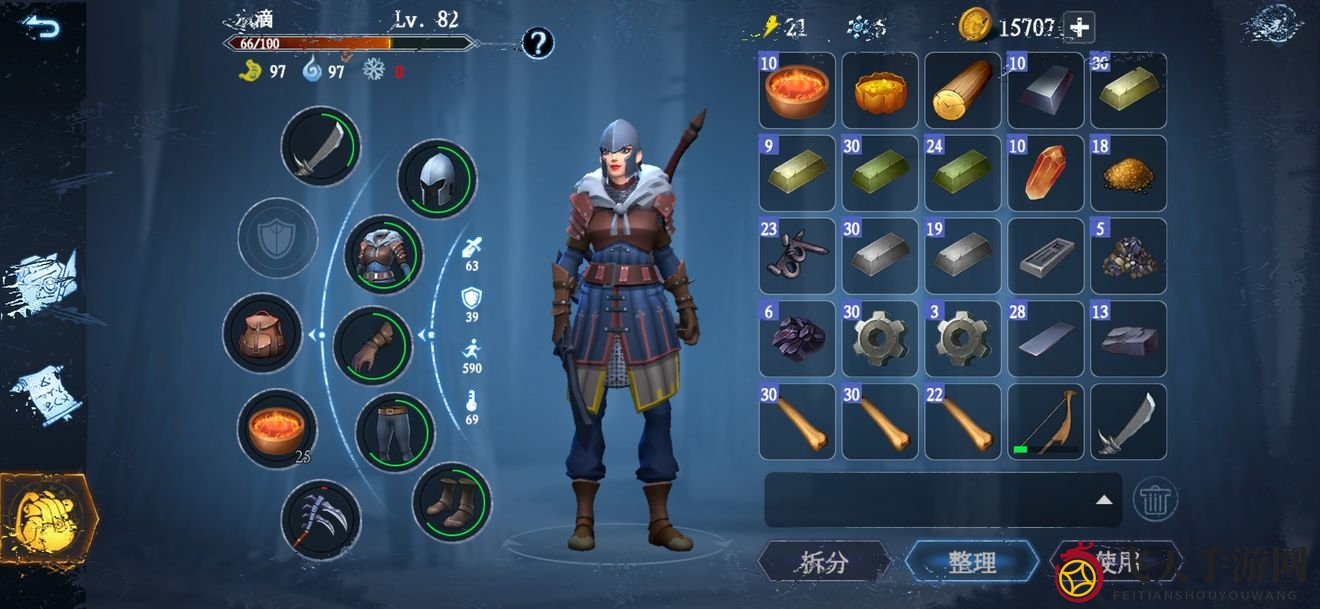Click the empty shield slot

(277, 238)
